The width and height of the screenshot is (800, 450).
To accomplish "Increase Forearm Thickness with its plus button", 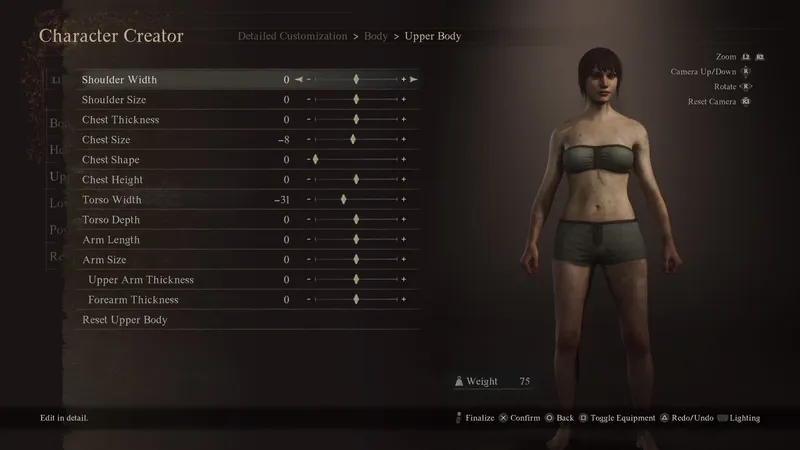I will 404,300.
